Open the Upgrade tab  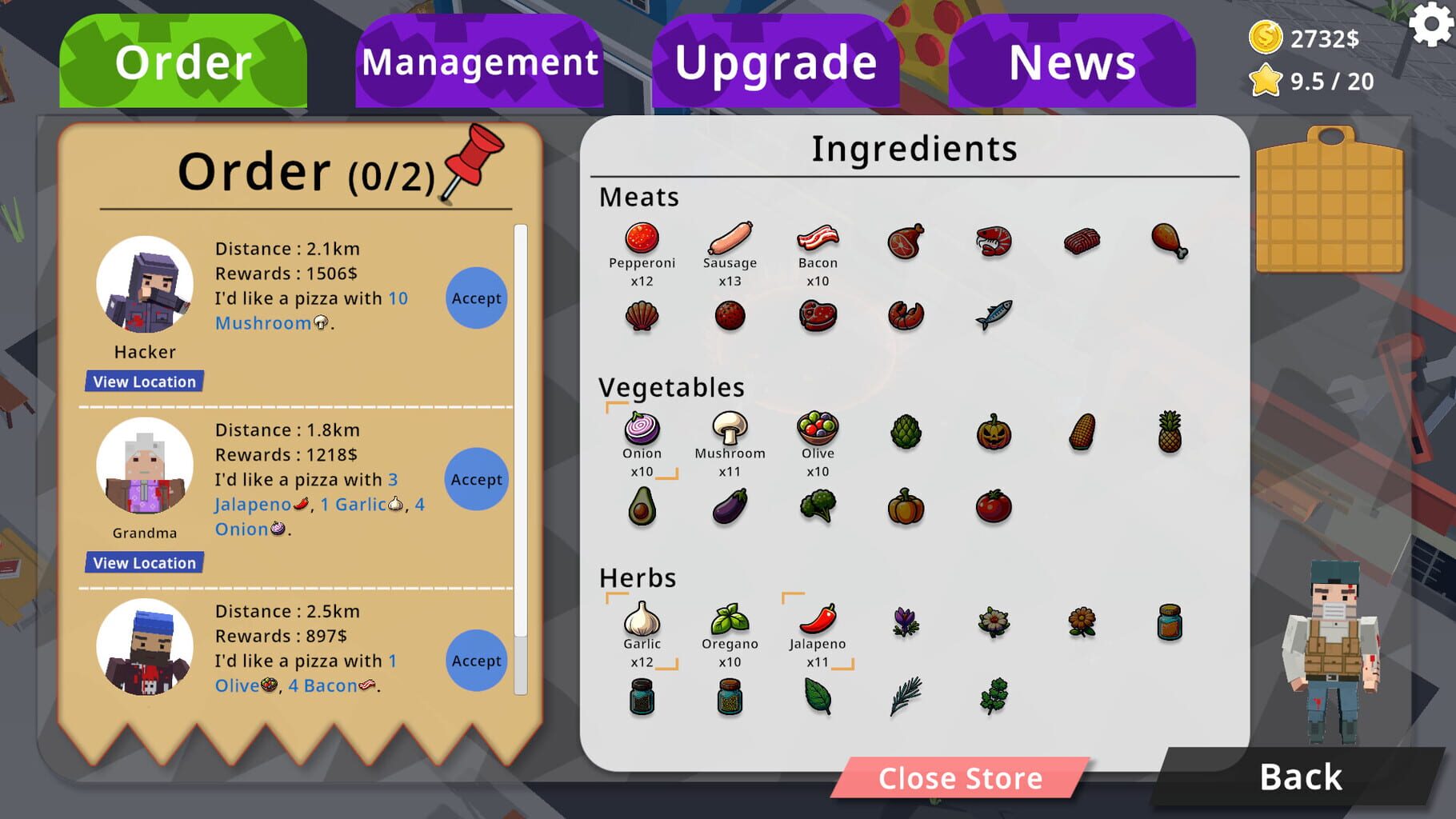(774, 62)
